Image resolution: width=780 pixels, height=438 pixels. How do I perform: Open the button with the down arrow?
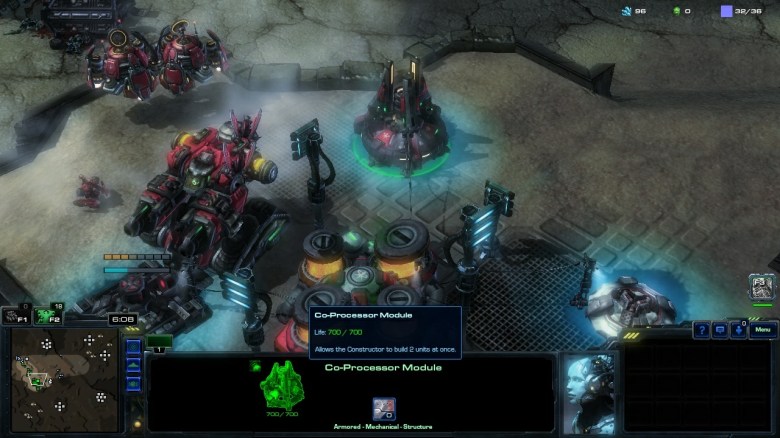[x=738, y=329]
